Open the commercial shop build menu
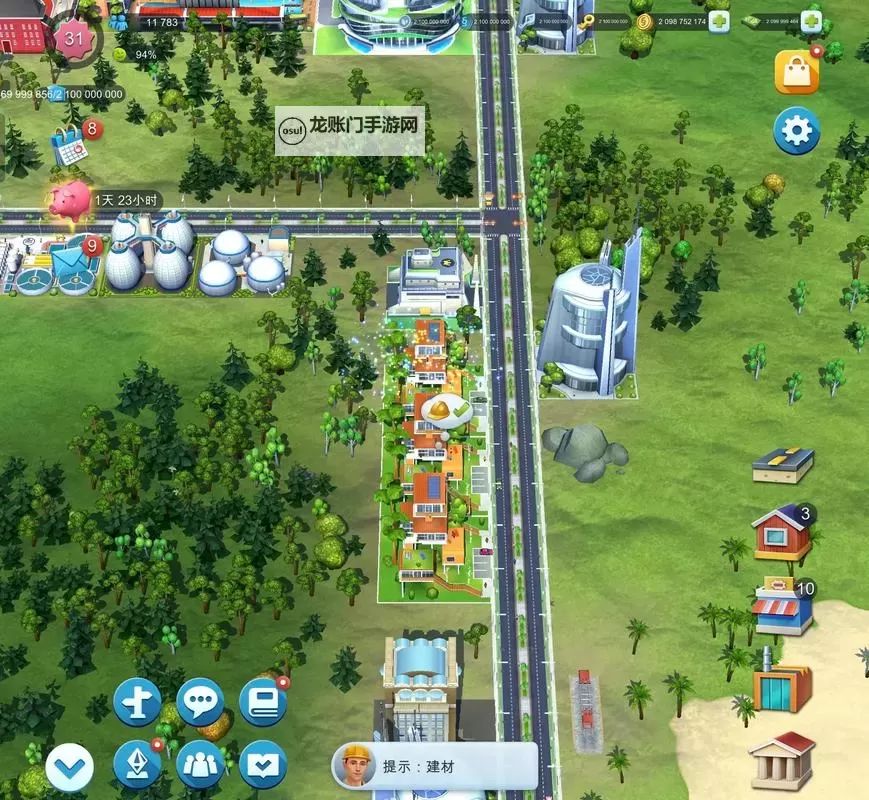Image resolution: width=869 pixels, height=800 pixels. (x=782, y=606)
